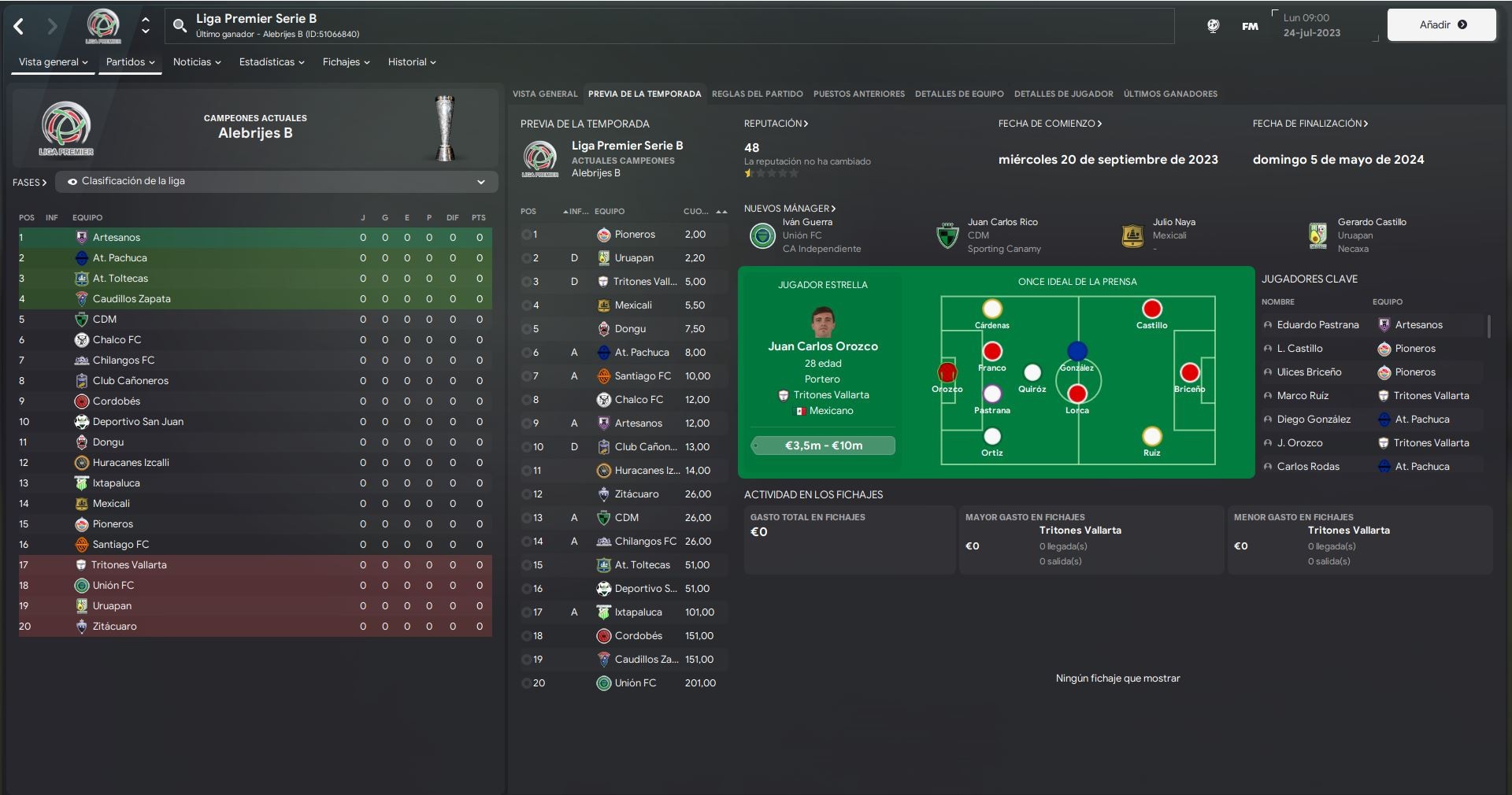
Task: Open the Clasificación de la liga dropdown
Action: click(276, 182)
